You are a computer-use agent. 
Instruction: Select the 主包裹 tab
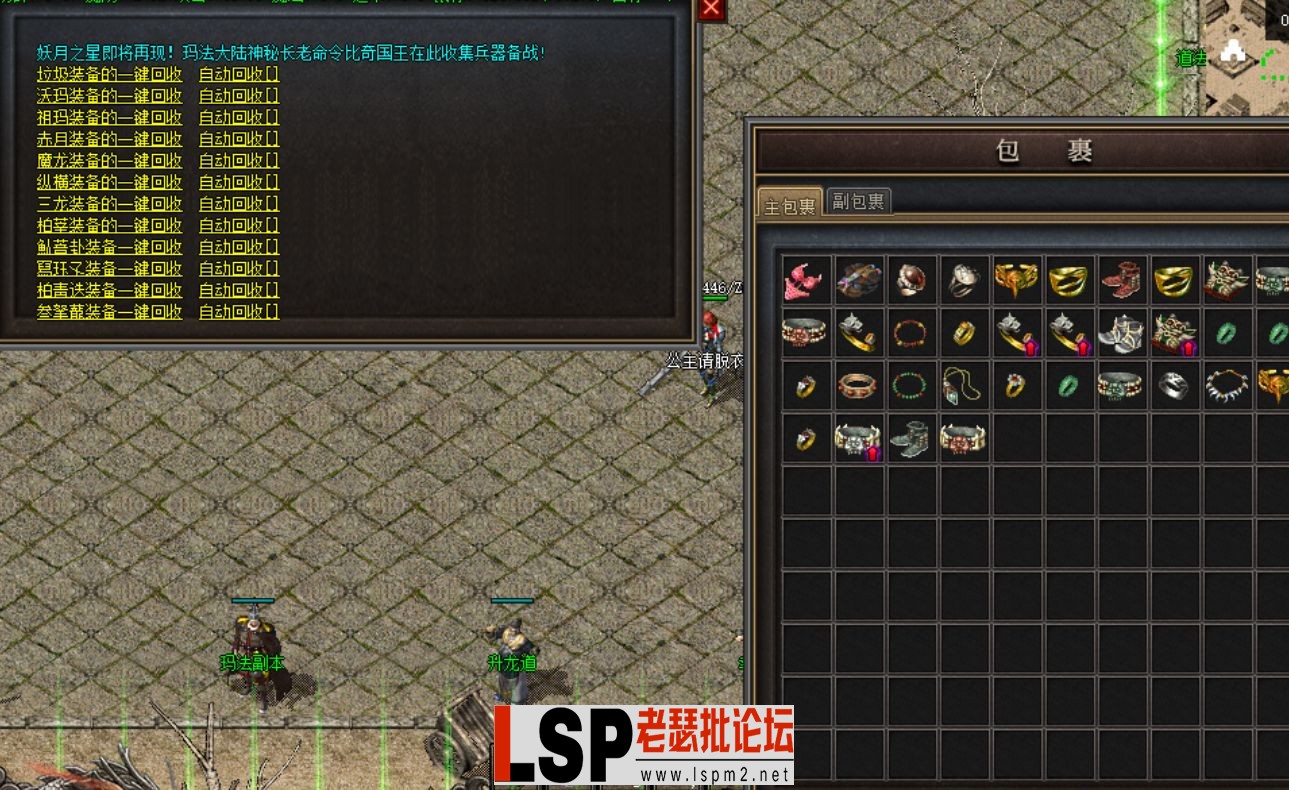pyautogui.click(x=788, y=201)
